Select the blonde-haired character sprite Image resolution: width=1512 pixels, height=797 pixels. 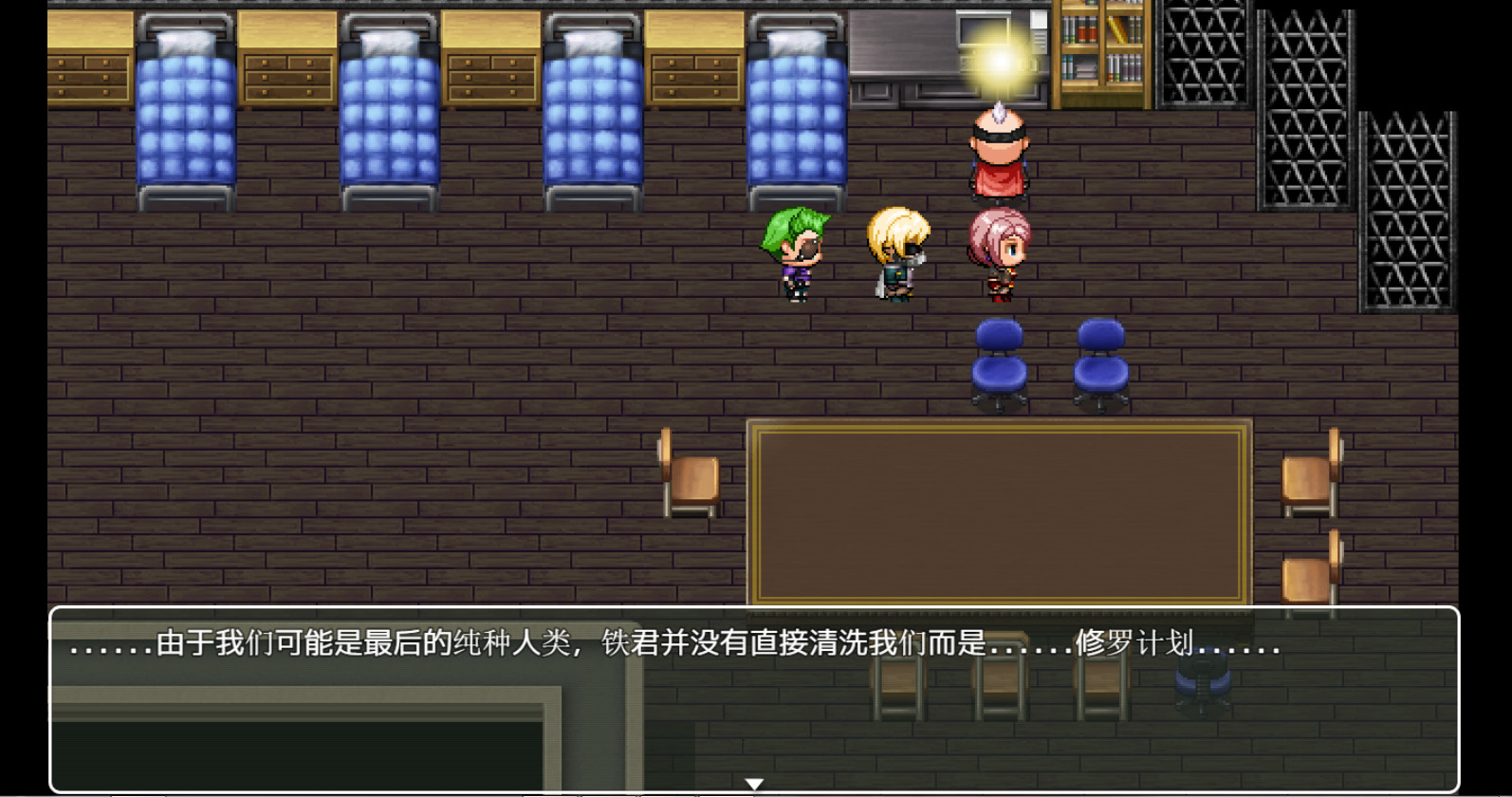[x=896, y=251]
